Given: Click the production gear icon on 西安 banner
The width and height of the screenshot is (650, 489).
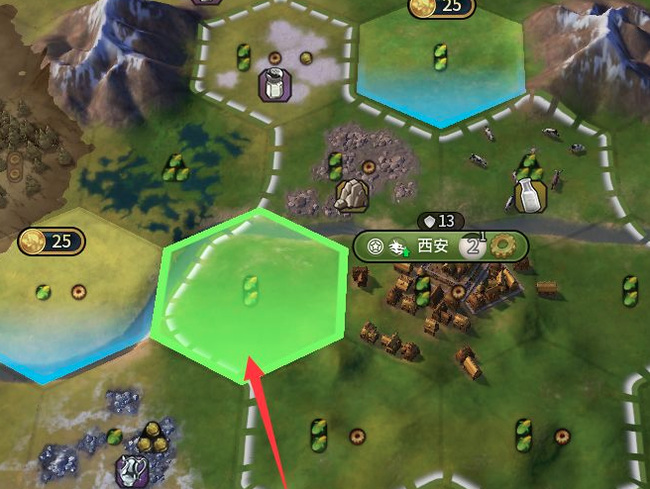Looking at the screenshot, I should pyautogui.click(x=499, y=246).
